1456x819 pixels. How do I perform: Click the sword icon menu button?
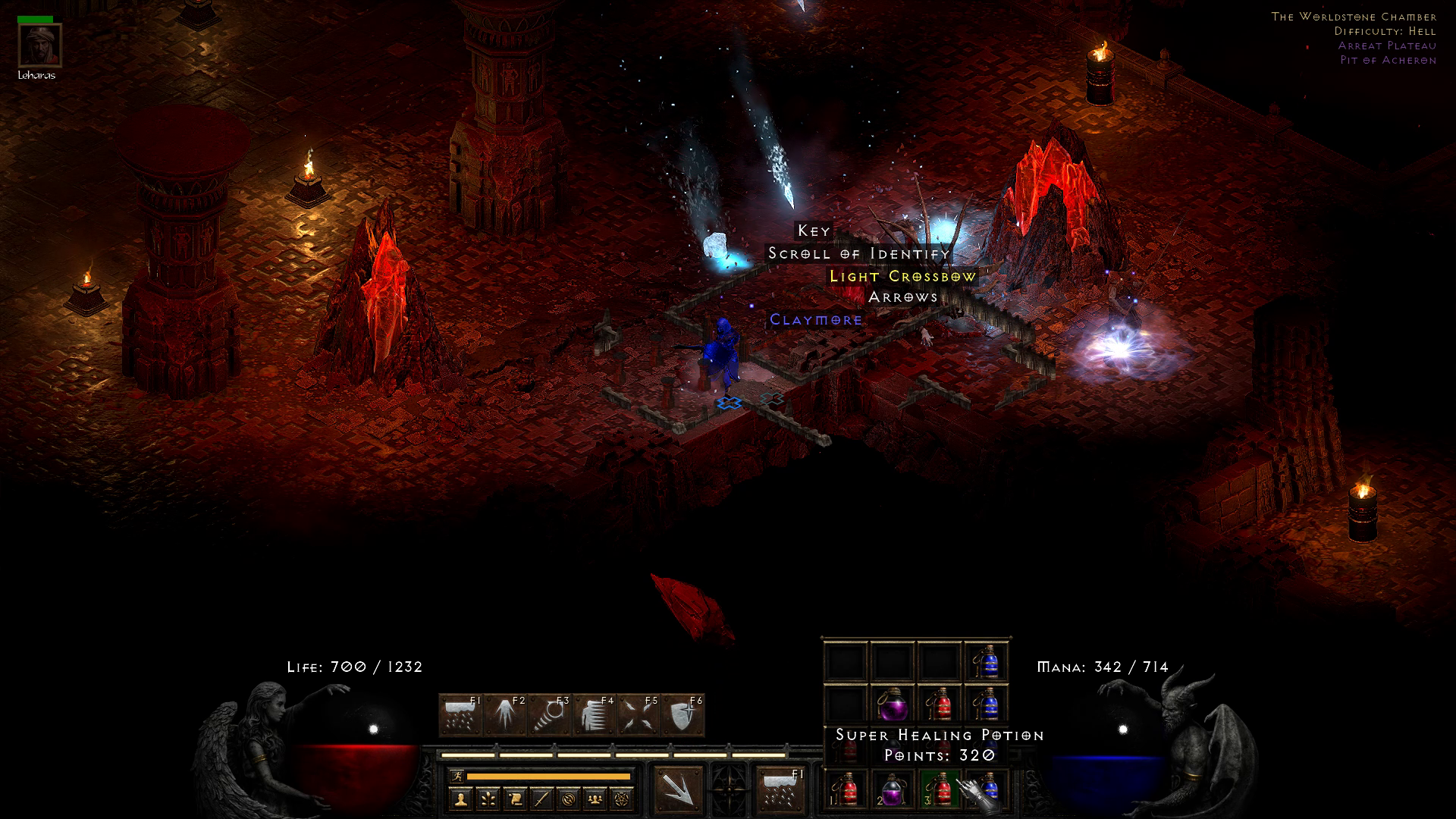tap(541, 799)
